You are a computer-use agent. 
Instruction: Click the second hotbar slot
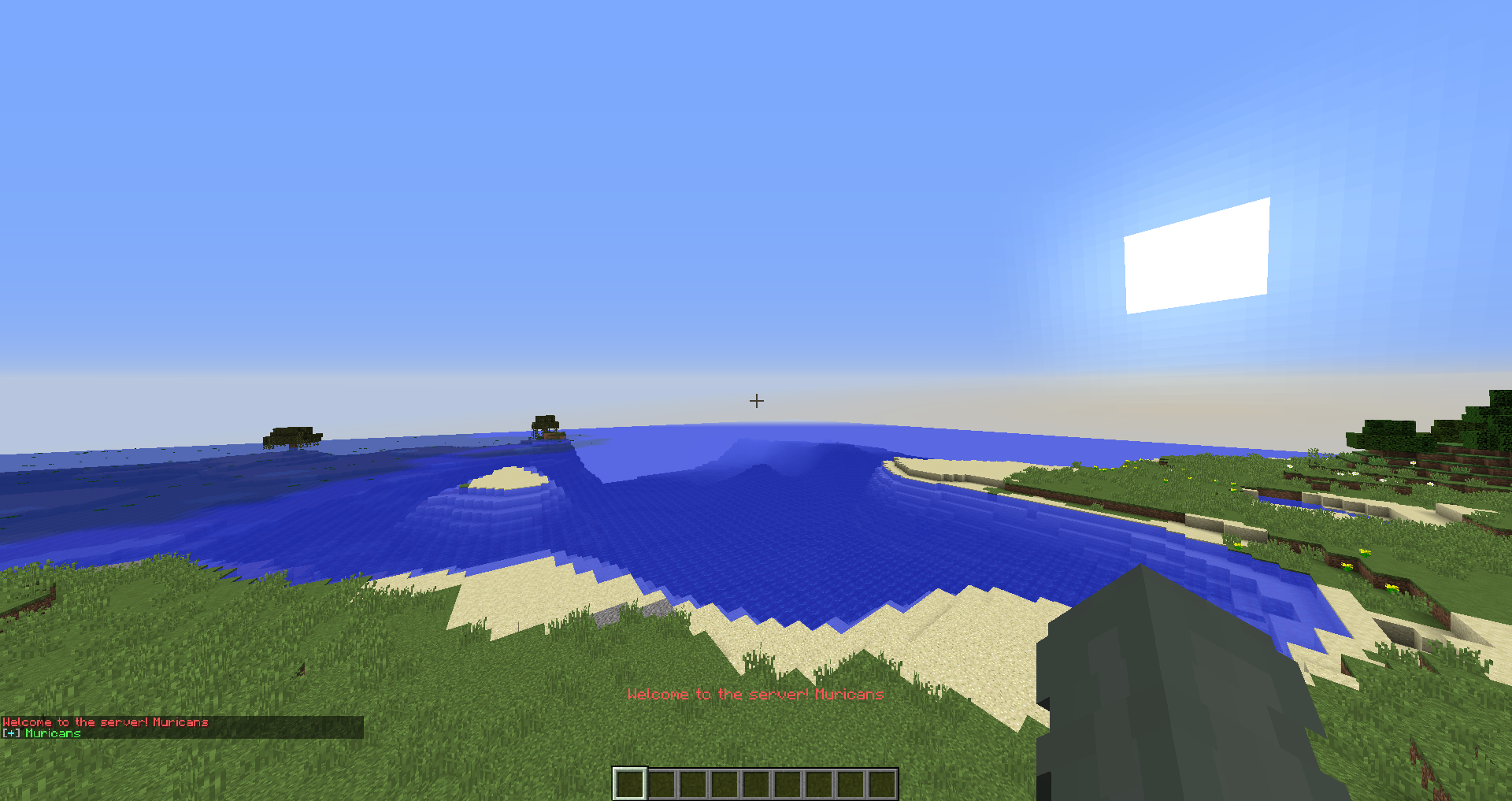point(661,781)
